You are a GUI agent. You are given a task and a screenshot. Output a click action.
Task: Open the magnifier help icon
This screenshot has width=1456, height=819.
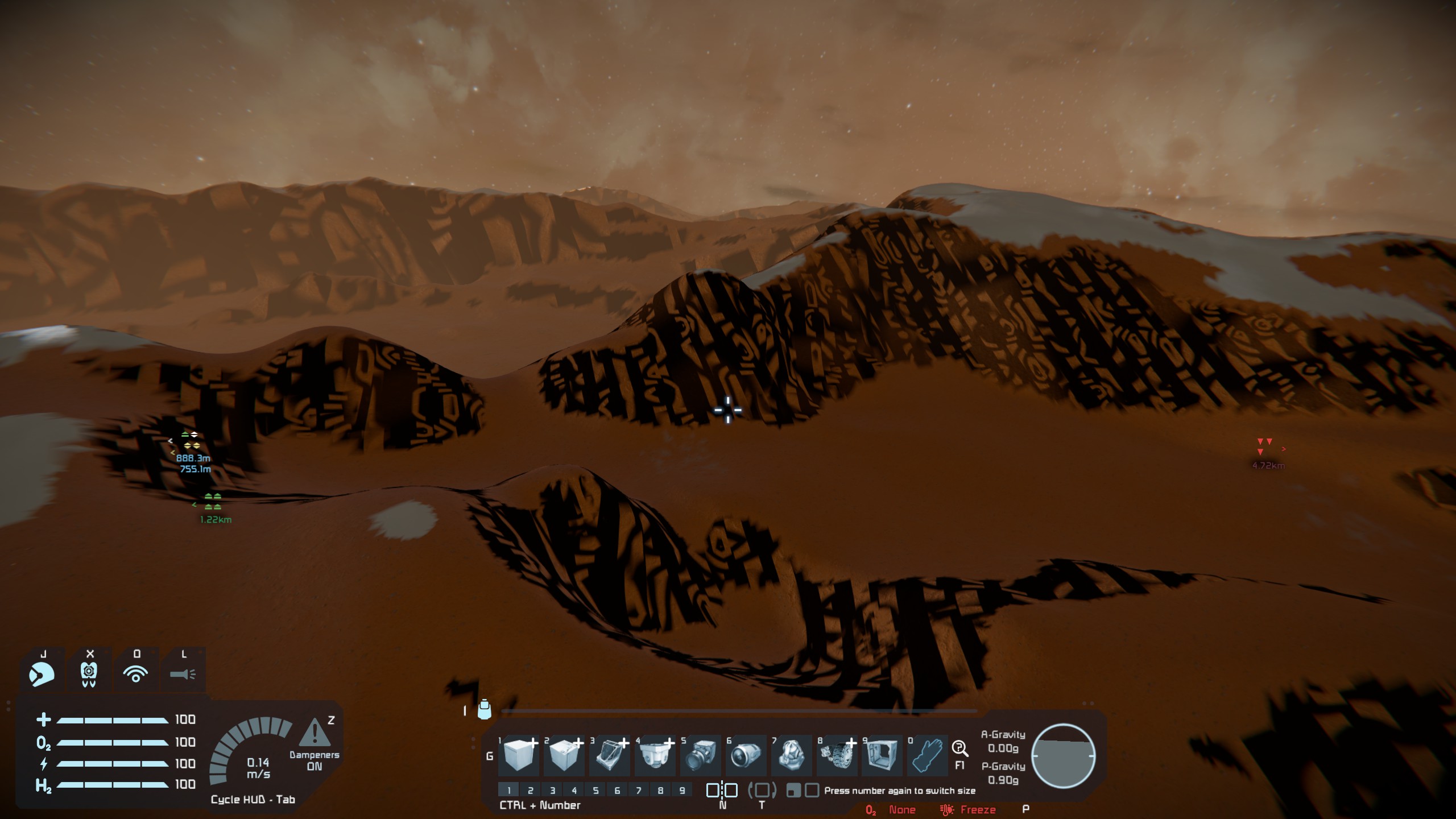960,748
